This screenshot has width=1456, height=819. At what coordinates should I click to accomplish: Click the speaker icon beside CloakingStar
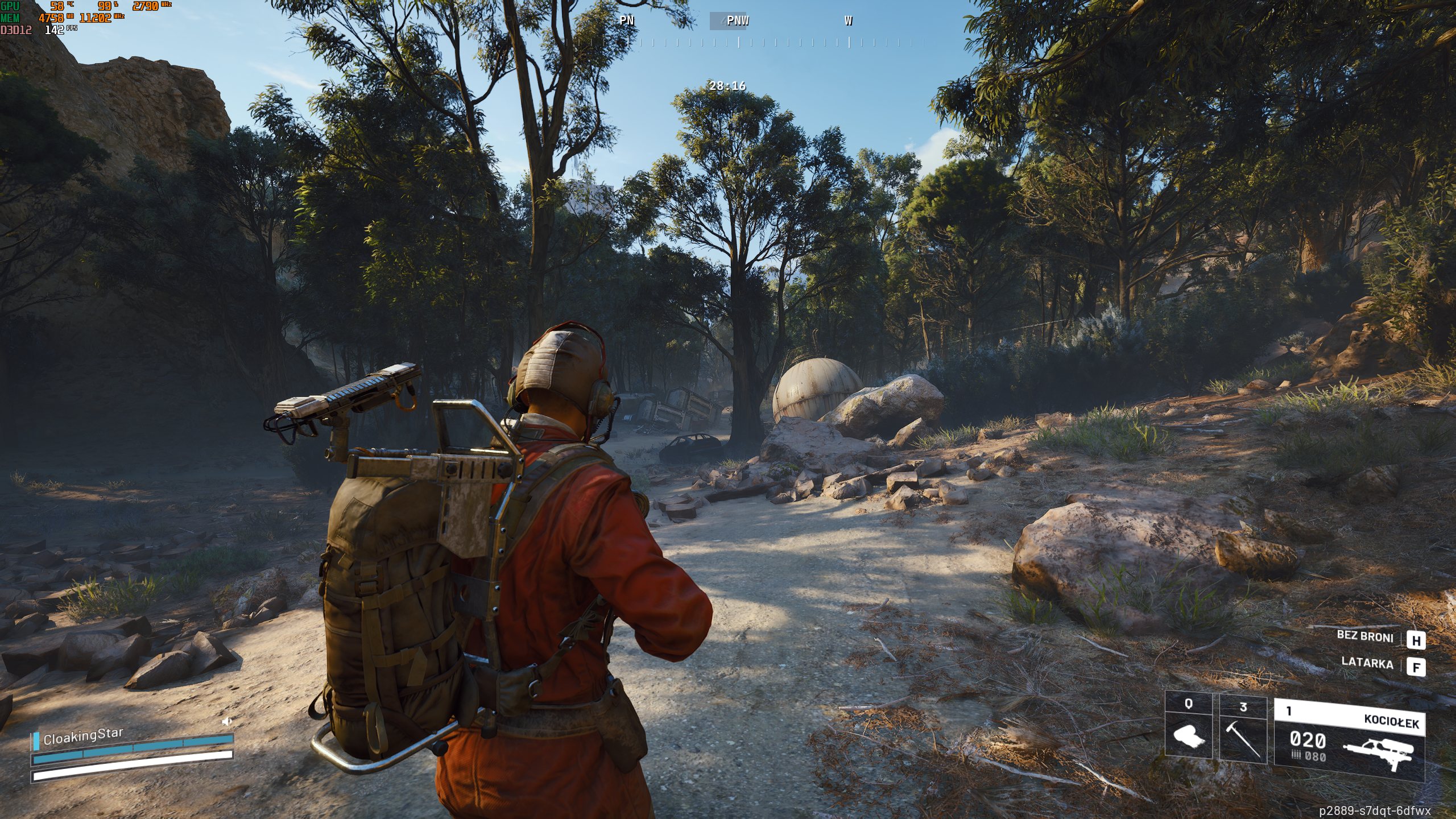[227, 721]
